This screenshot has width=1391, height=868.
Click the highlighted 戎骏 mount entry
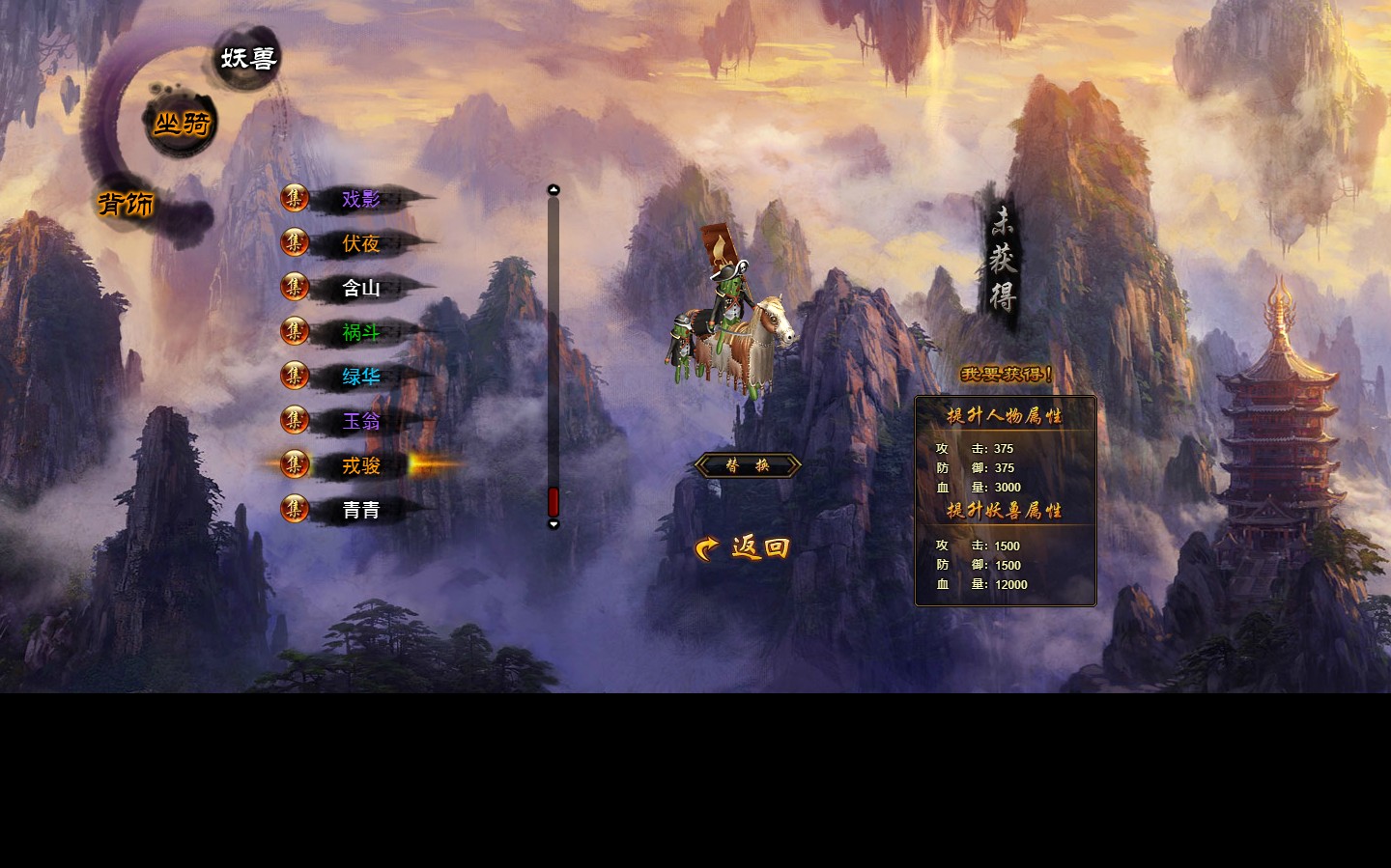coord(360,466)
